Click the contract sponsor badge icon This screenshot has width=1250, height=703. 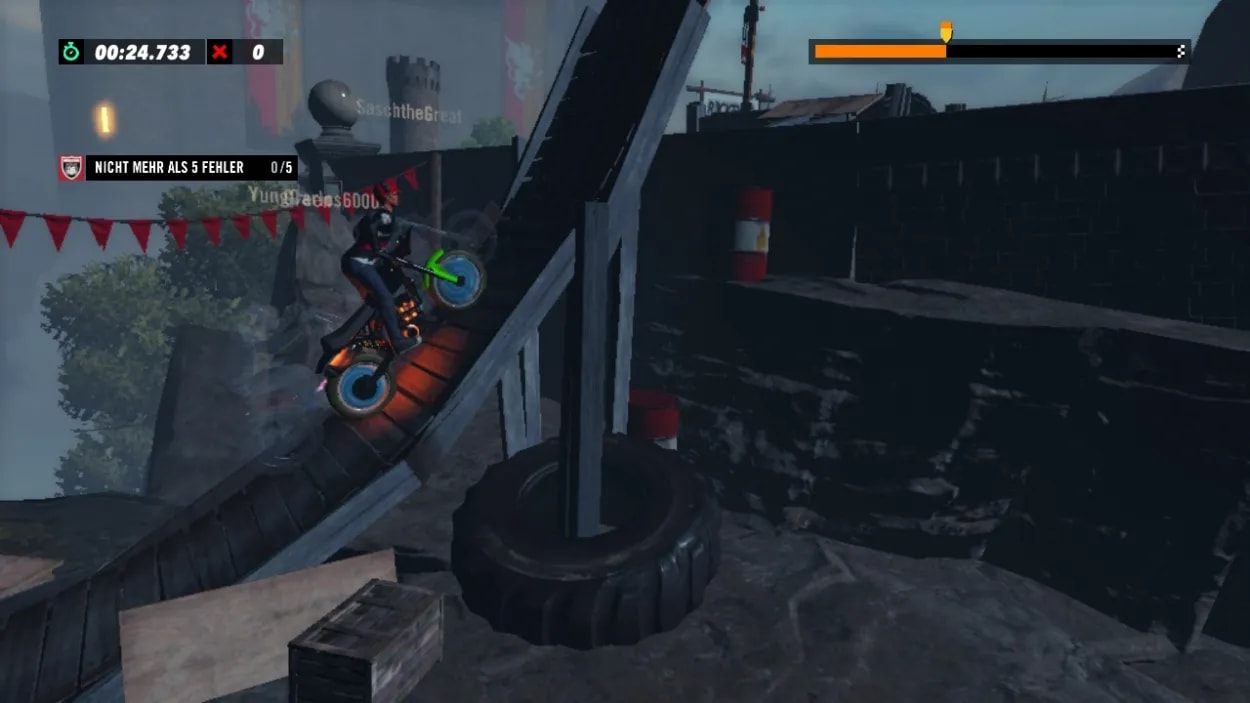[x=72, y=168]
